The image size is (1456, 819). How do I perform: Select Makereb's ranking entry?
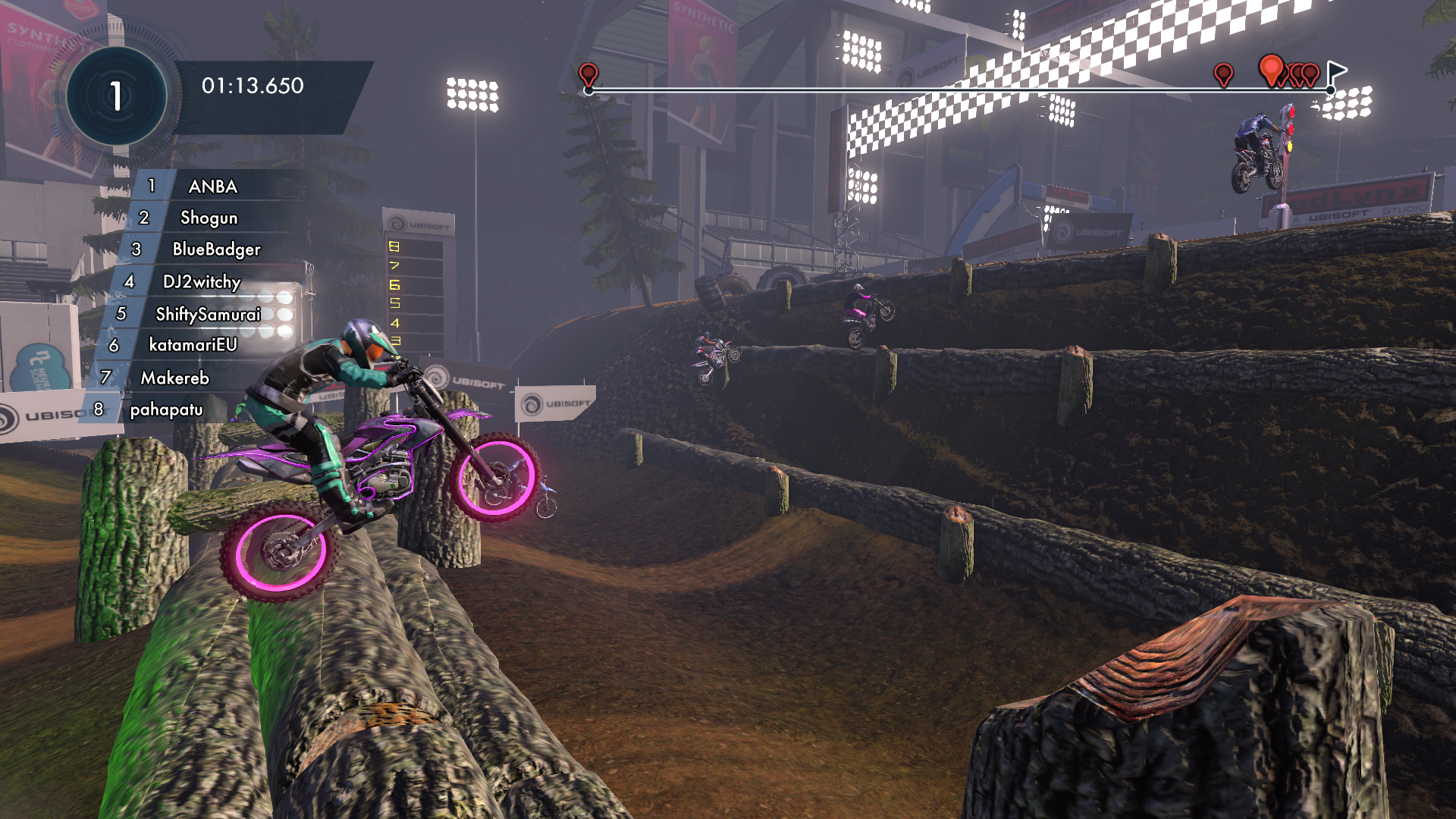pos(174,378)
